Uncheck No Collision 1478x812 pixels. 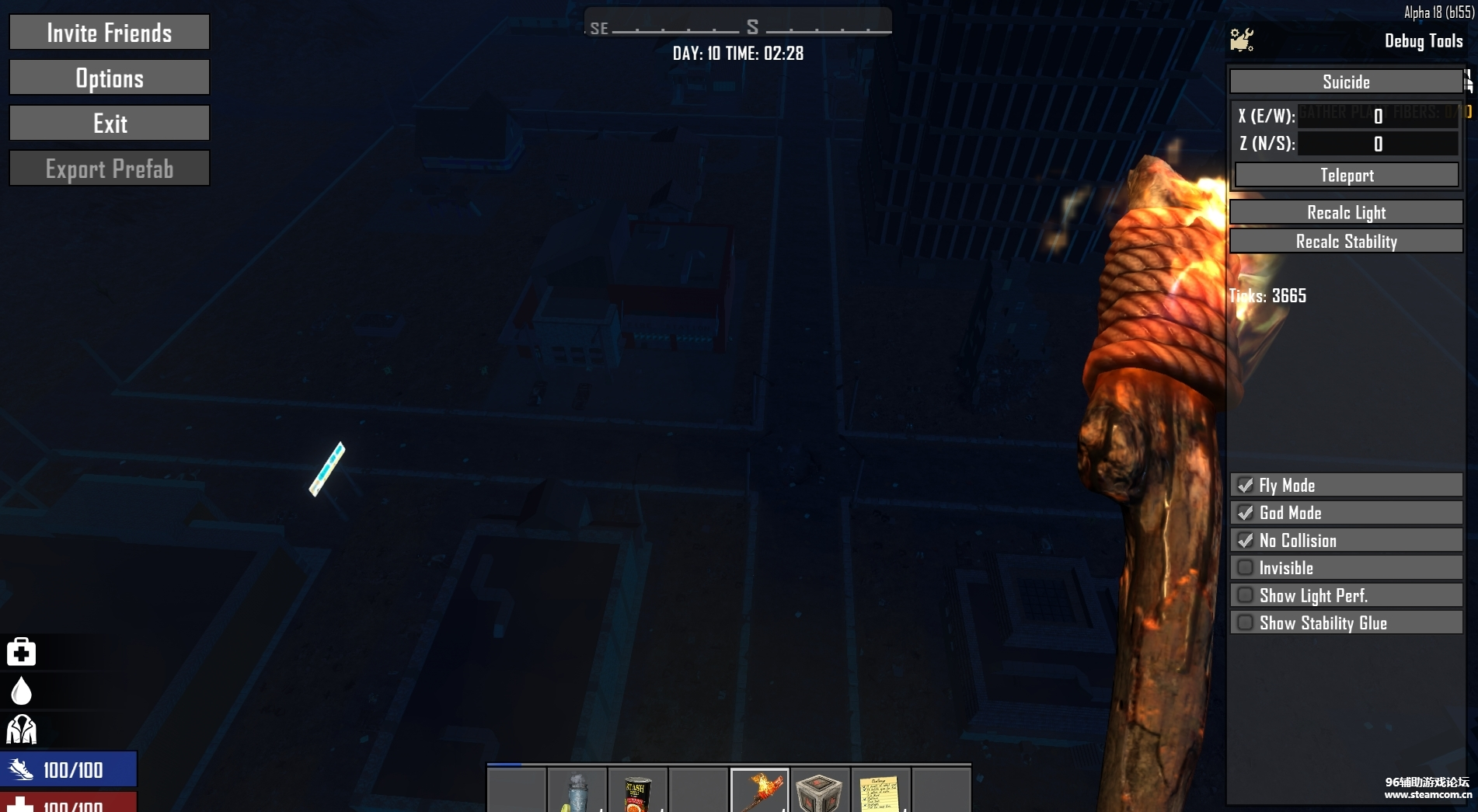[x=1246, y=540]
